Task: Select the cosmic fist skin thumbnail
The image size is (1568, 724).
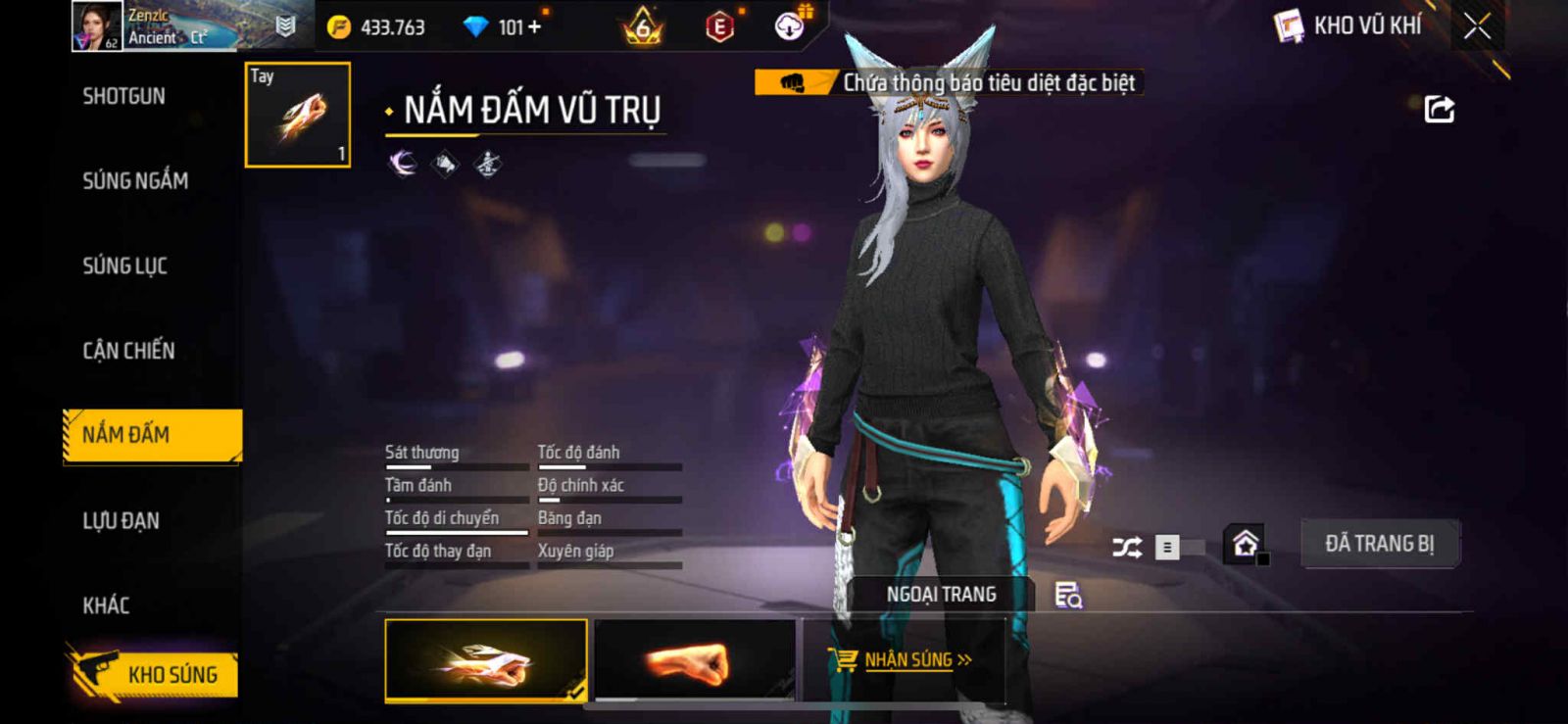Action: [x=486, y=660]
